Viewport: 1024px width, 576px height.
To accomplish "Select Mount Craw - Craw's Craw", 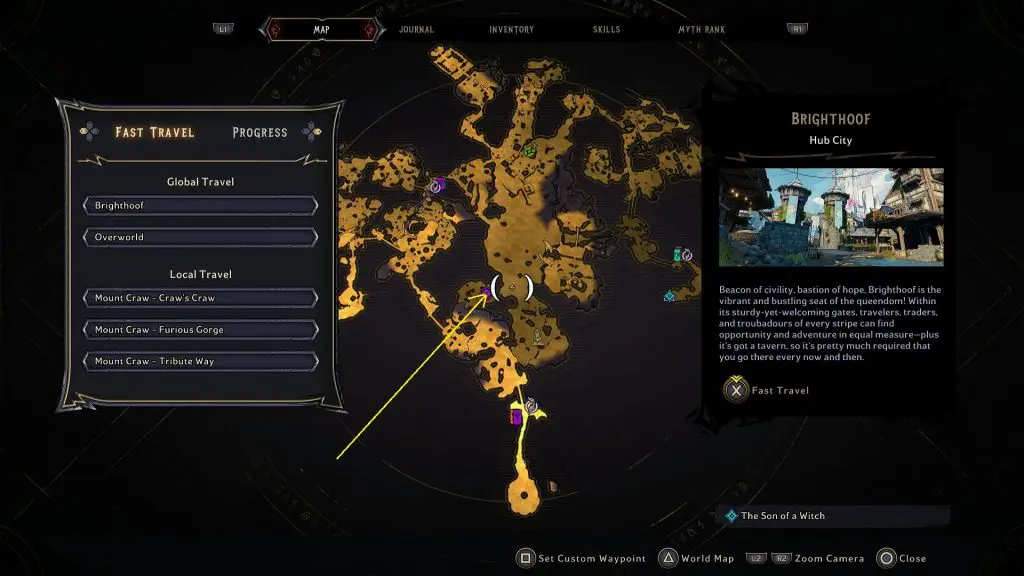I will pos(201,298).
